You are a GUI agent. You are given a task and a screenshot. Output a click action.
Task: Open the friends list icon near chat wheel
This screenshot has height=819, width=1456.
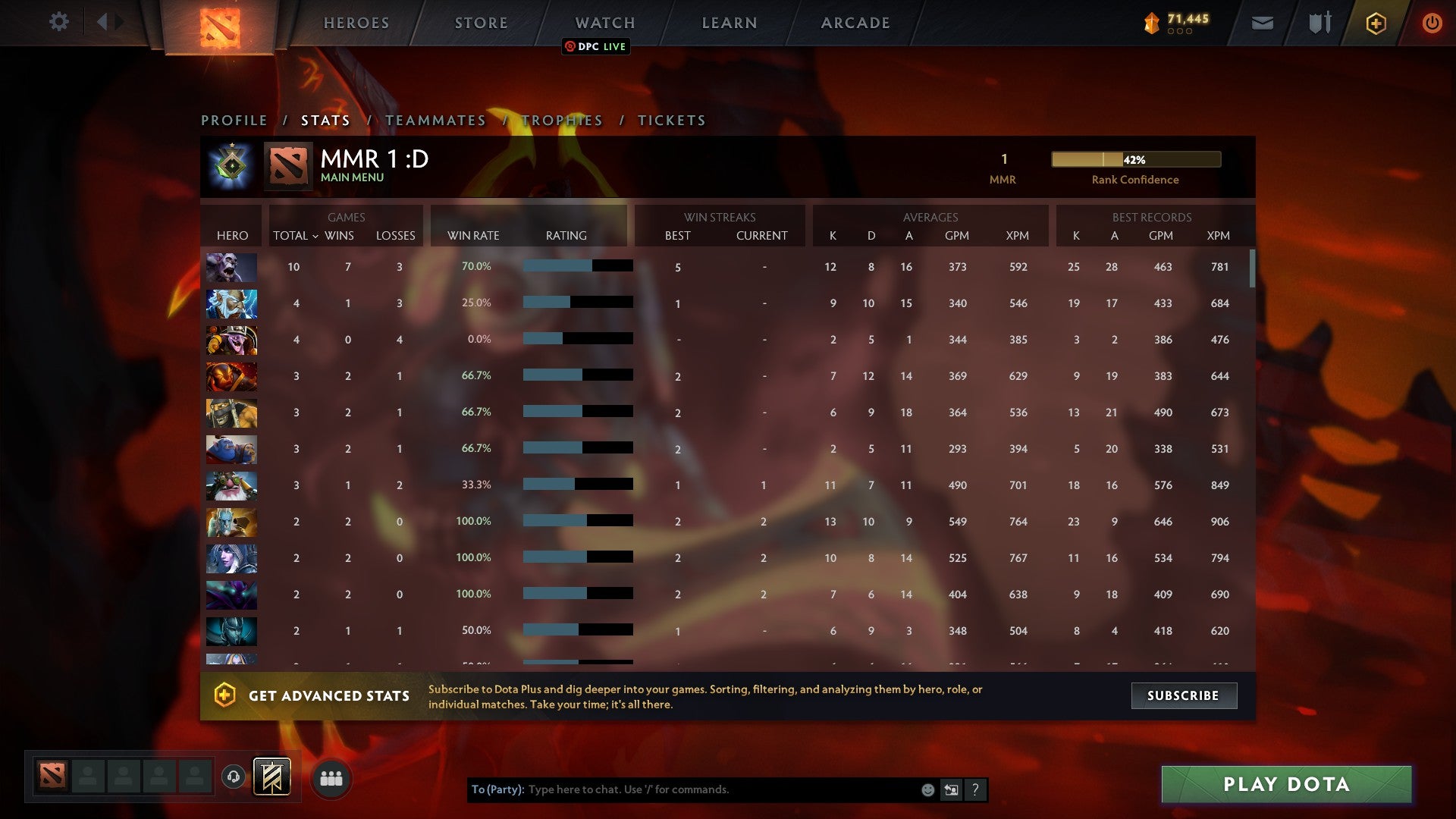click(329, 777)
